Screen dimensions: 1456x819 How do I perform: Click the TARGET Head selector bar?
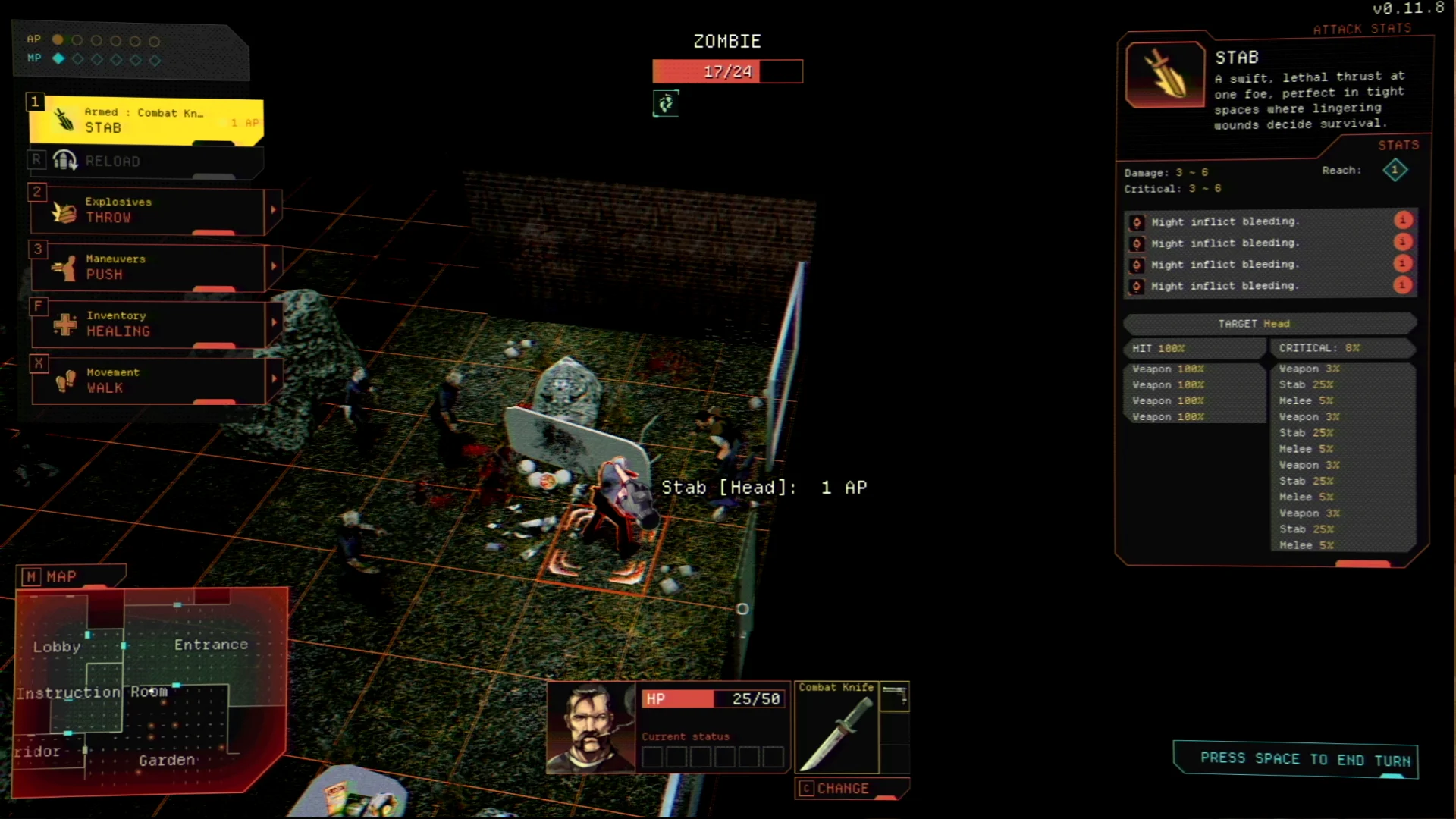tap(1269, 324)
